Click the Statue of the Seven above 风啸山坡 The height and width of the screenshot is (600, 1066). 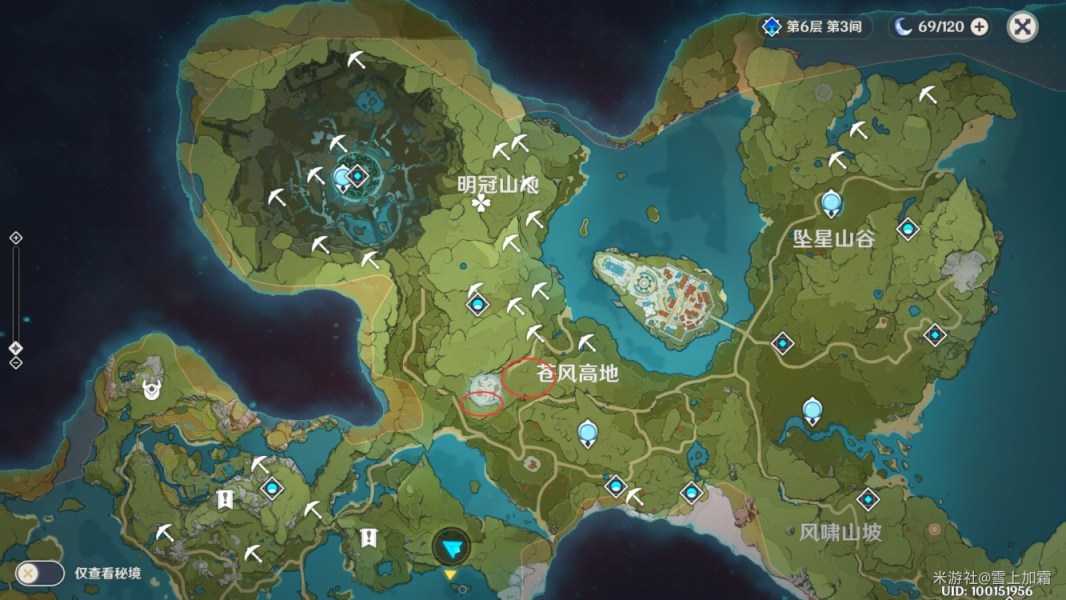tap(812, 410)
